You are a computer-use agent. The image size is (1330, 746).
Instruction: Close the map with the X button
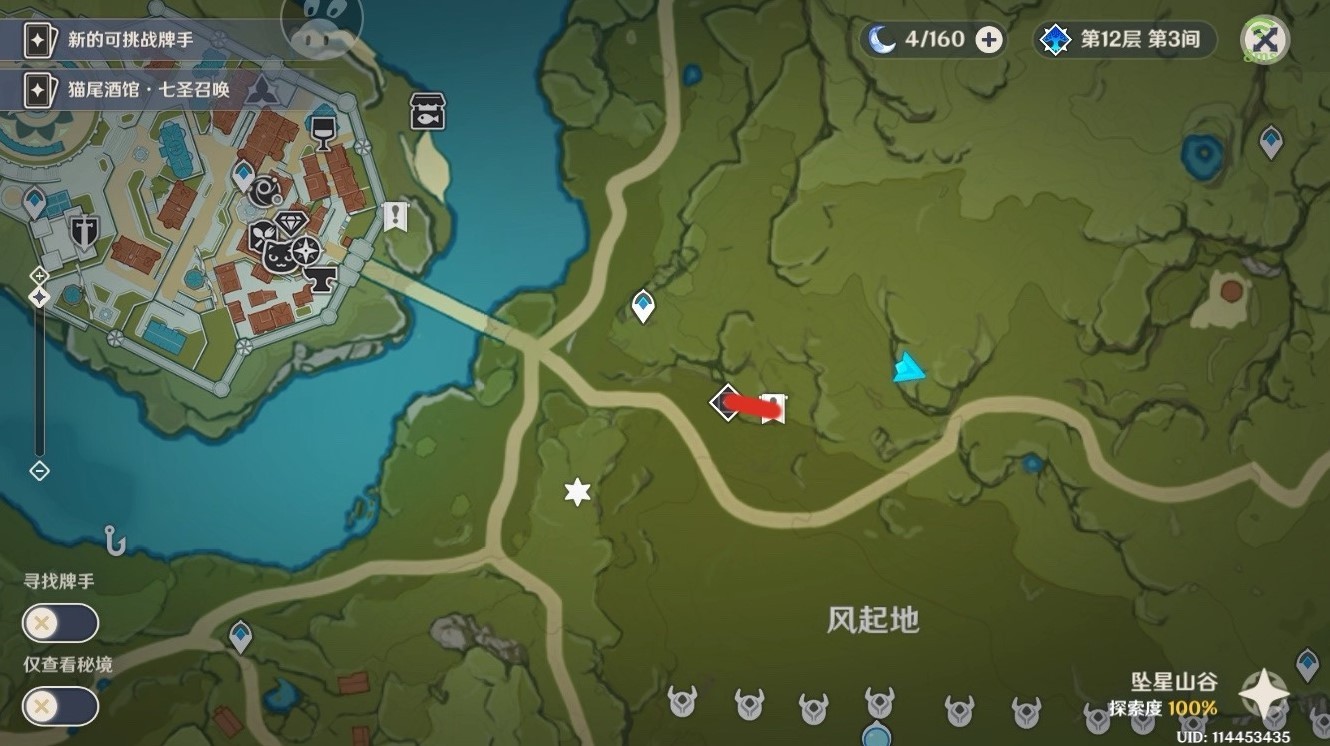click(1264, 40)
